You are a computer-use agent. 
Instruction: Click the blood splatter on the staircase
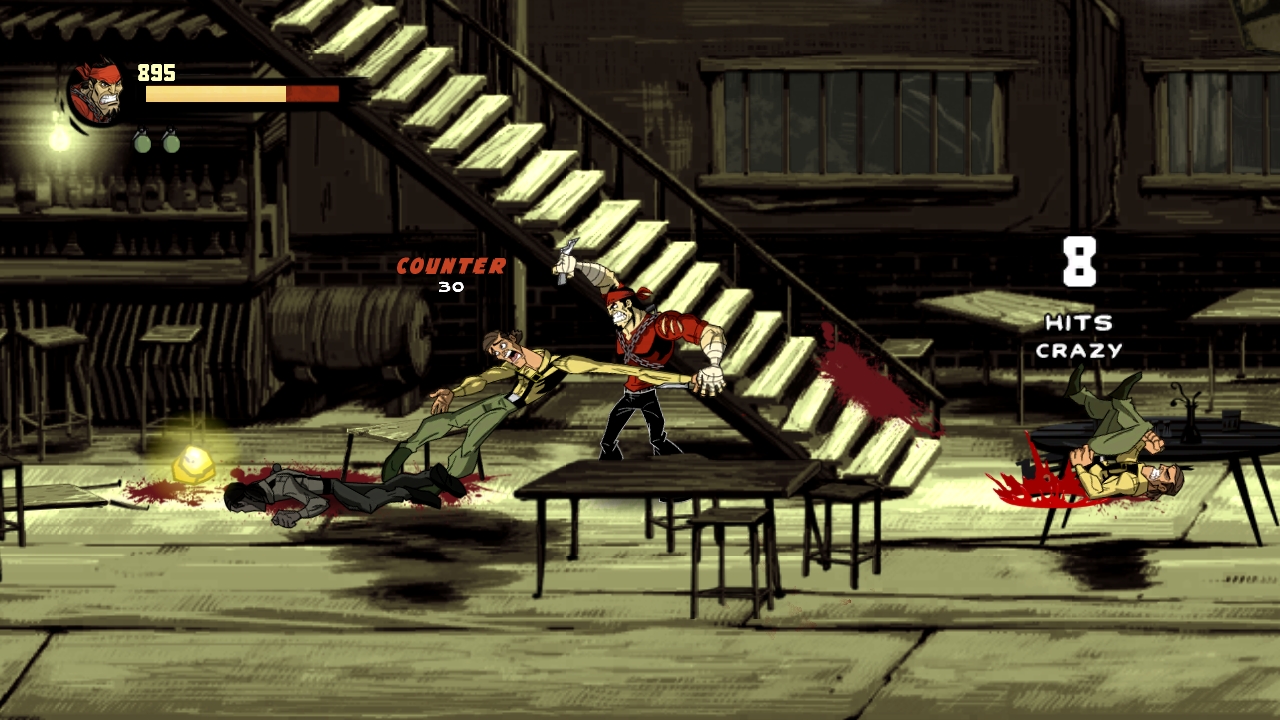point(860,375)
